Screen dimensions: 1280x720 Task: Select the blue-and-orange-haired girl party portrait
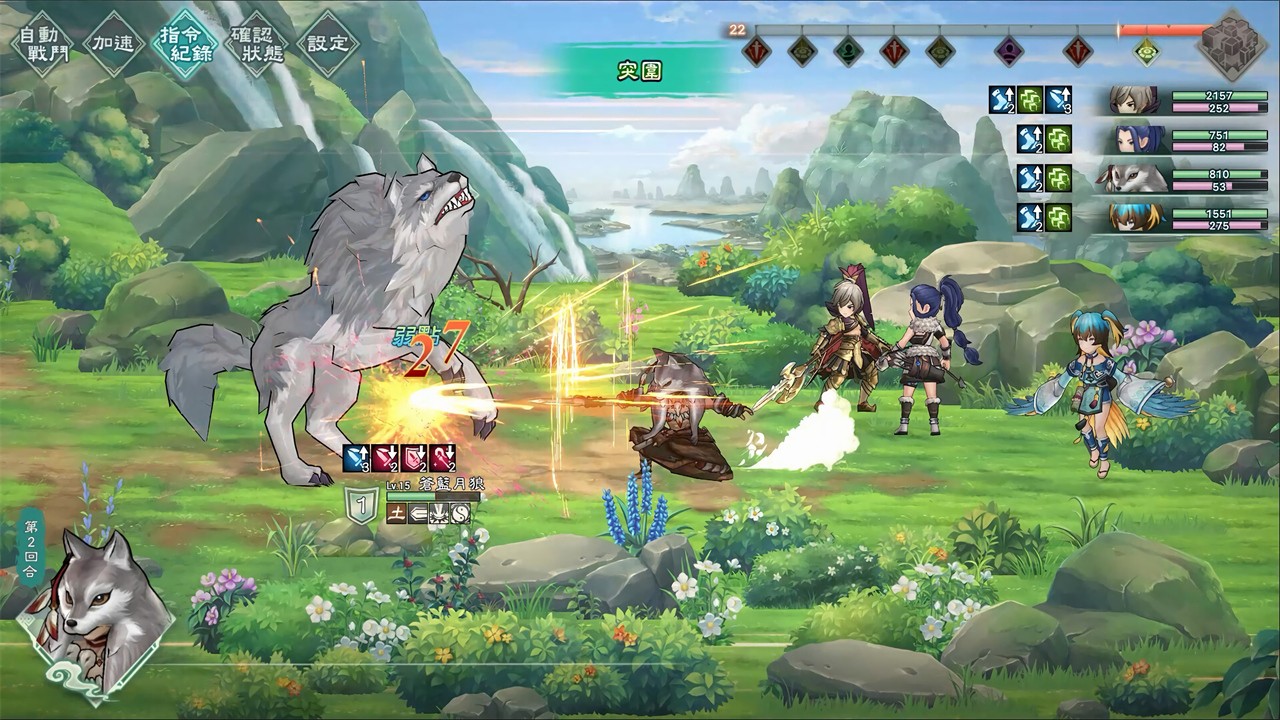[x=1134, y=218]
